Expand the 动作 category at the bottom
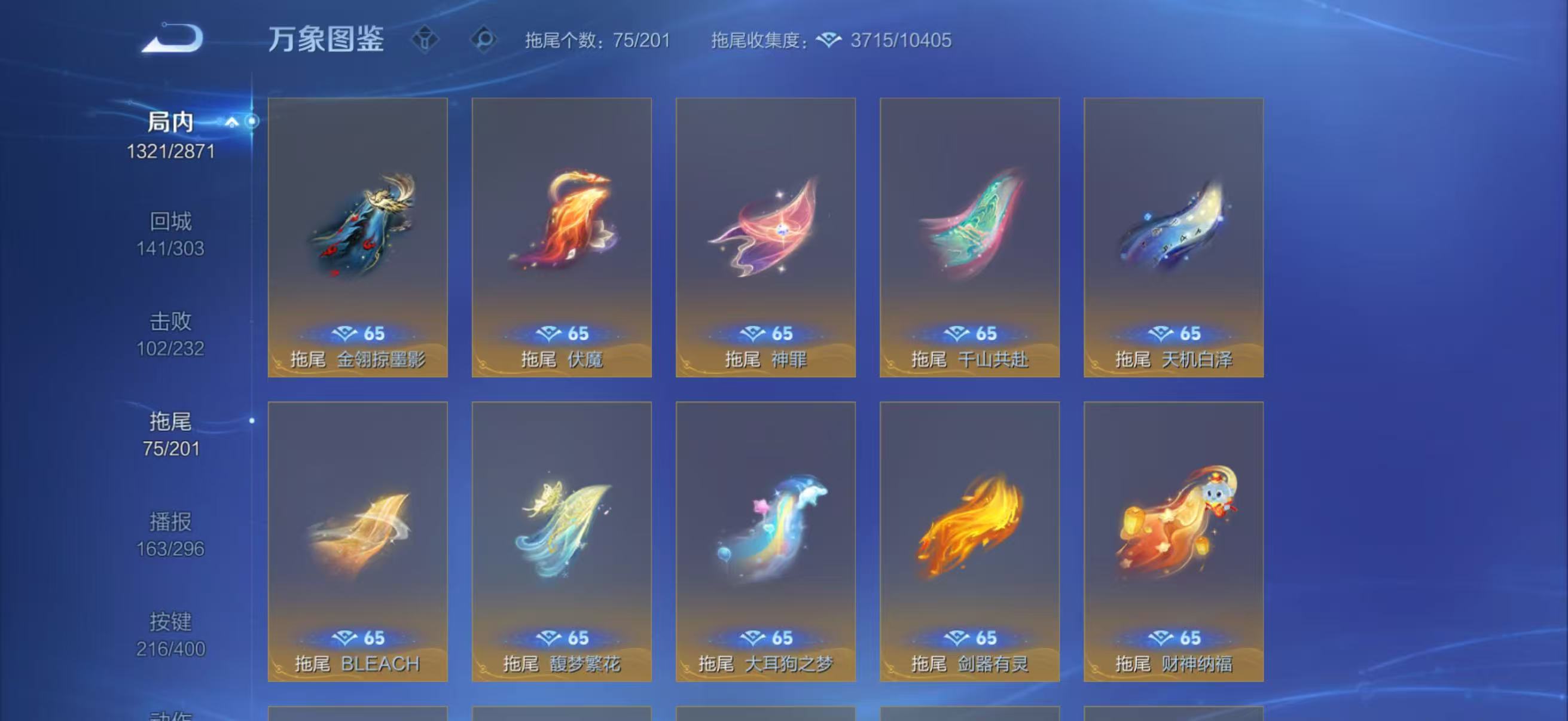Image resolution: width=1568 pixels, height=721 pixels. tap(169, 715)
